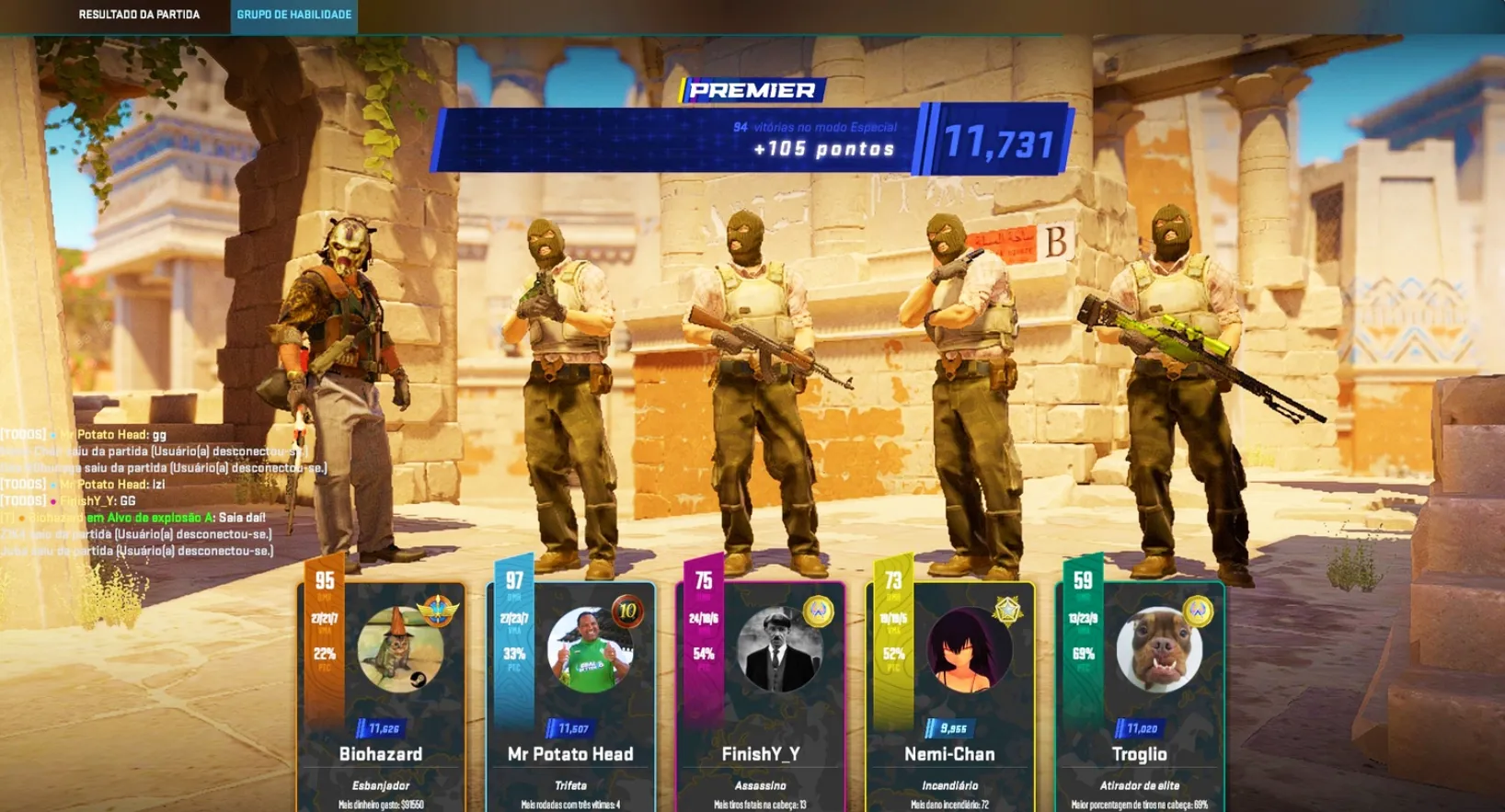
Task: Click Nemi-Chan's anime avatar picture
Action: tap(969, 650)
